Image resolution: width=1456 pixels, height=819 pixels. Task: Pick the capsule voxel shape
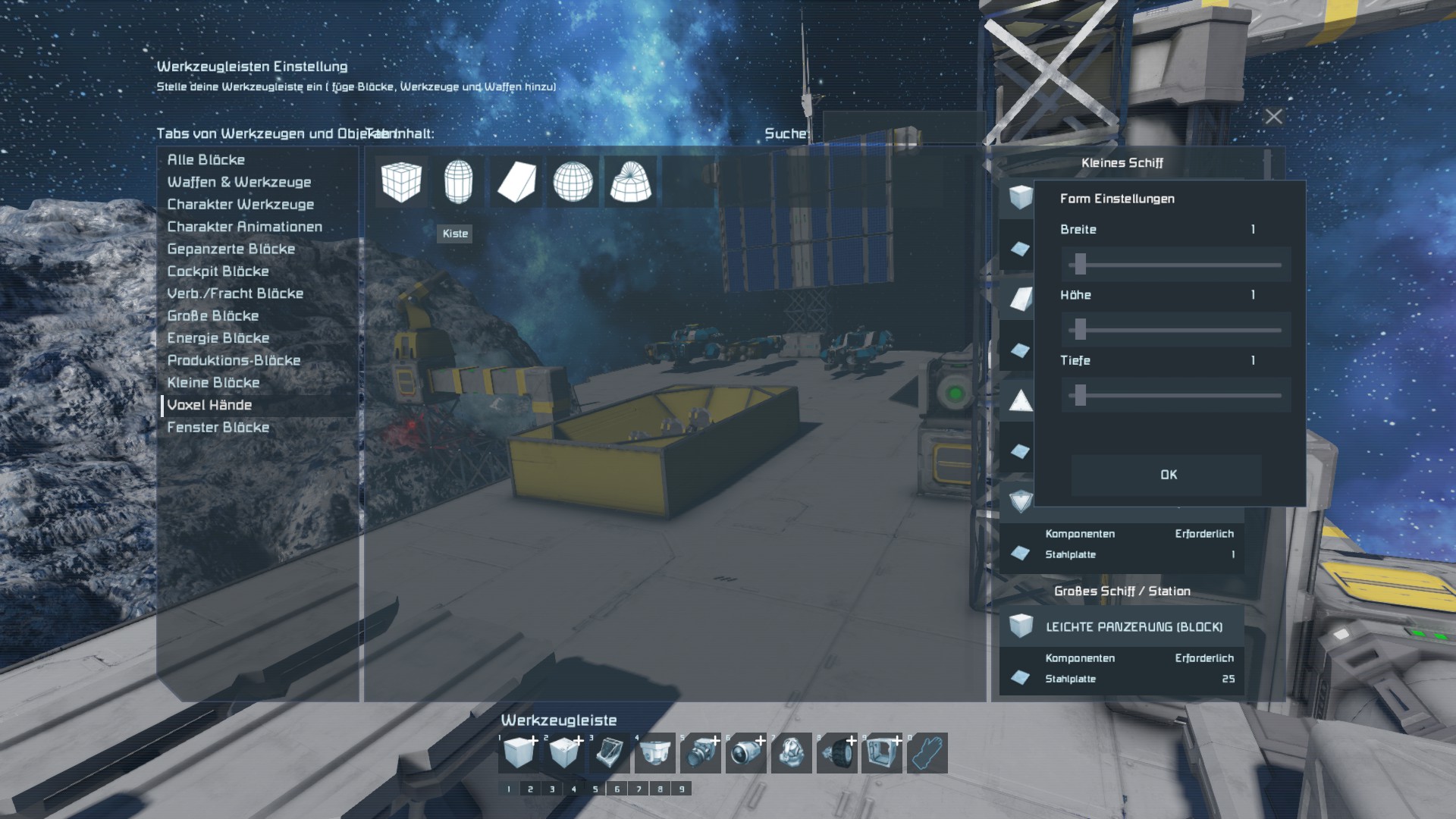pos(458,182)
